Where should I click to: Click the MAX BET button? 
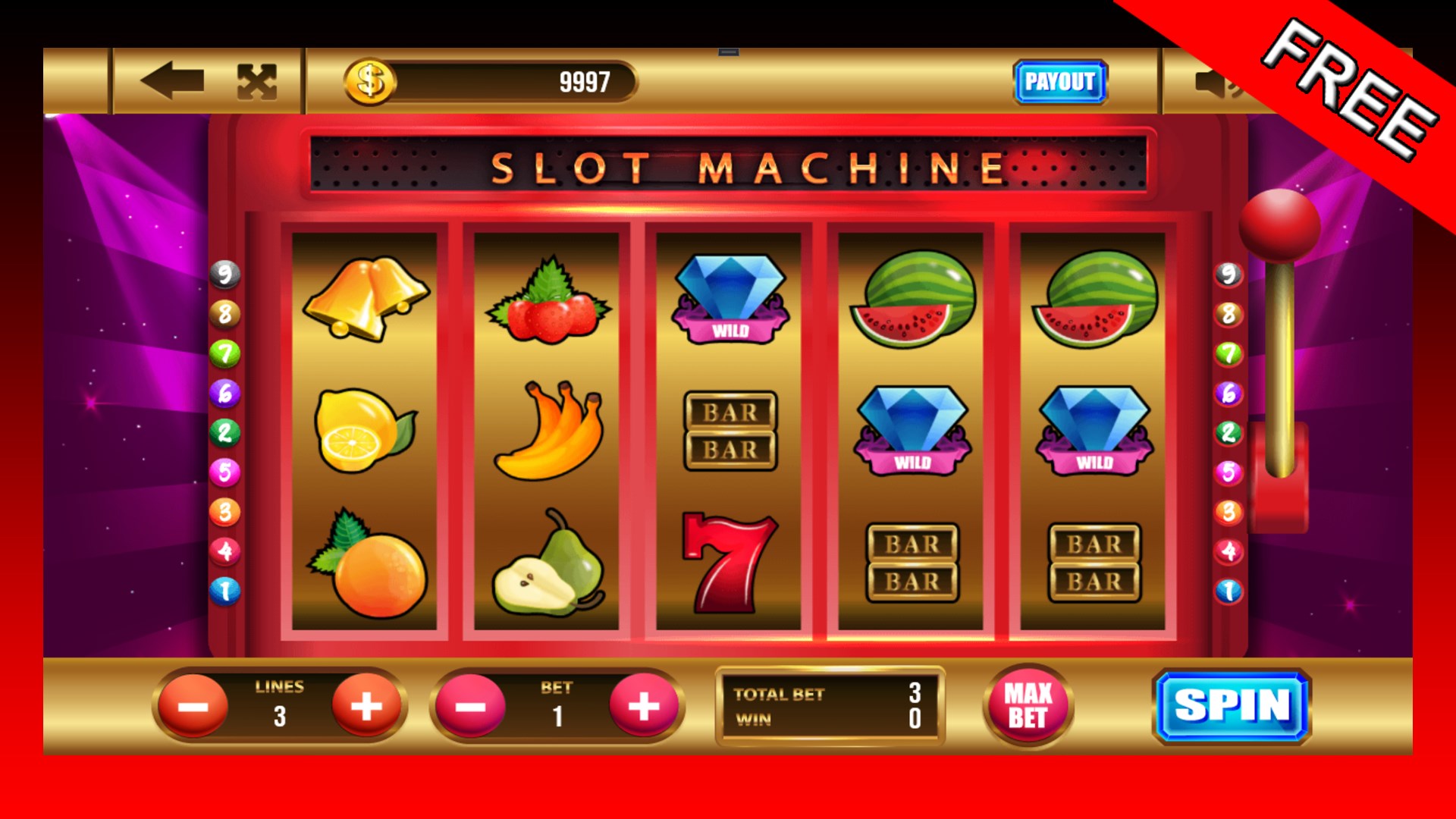click(1029, 705)
